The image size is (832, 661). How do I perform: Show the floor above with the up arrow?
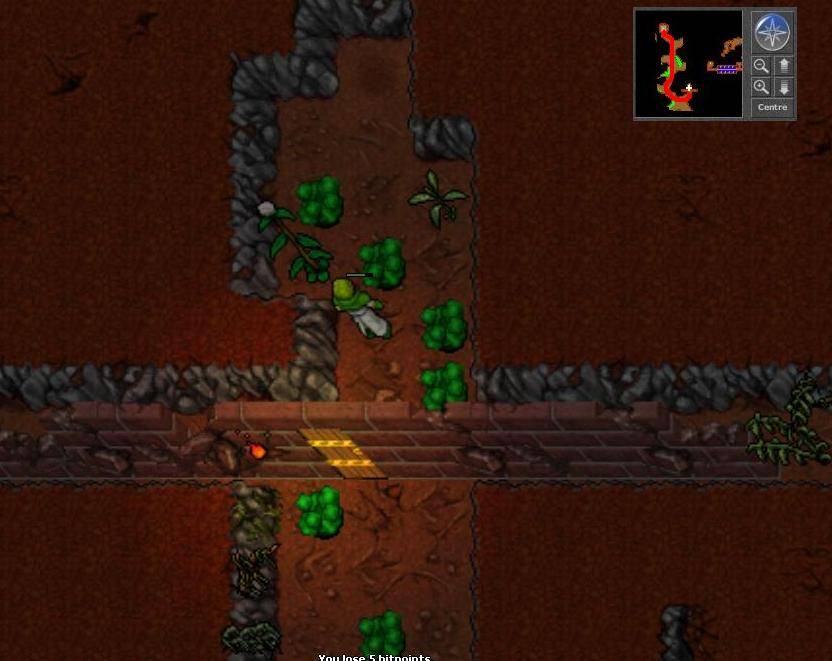click(784, 67)
